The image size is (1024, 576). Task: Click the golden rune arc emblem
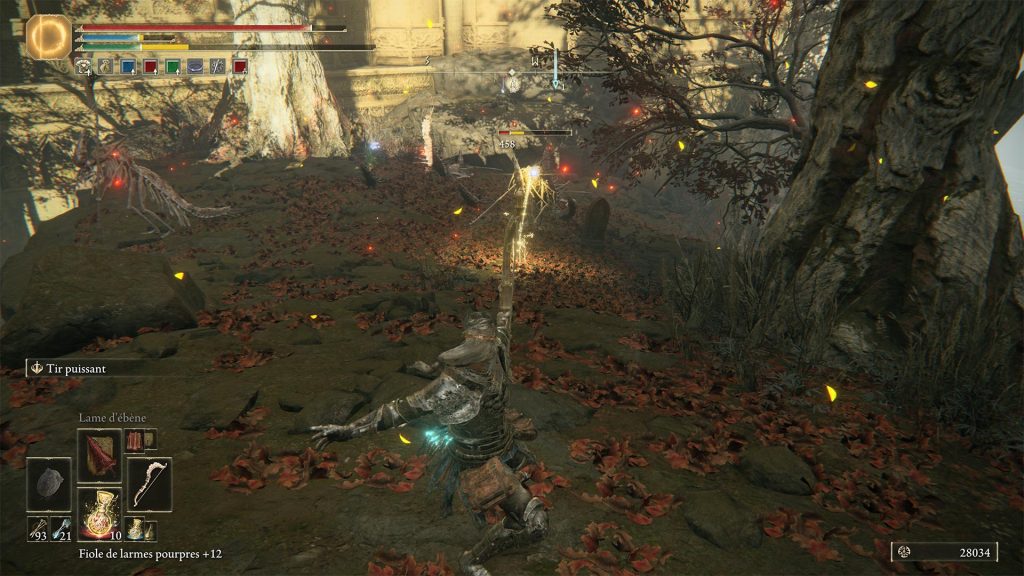click(46, 35)
